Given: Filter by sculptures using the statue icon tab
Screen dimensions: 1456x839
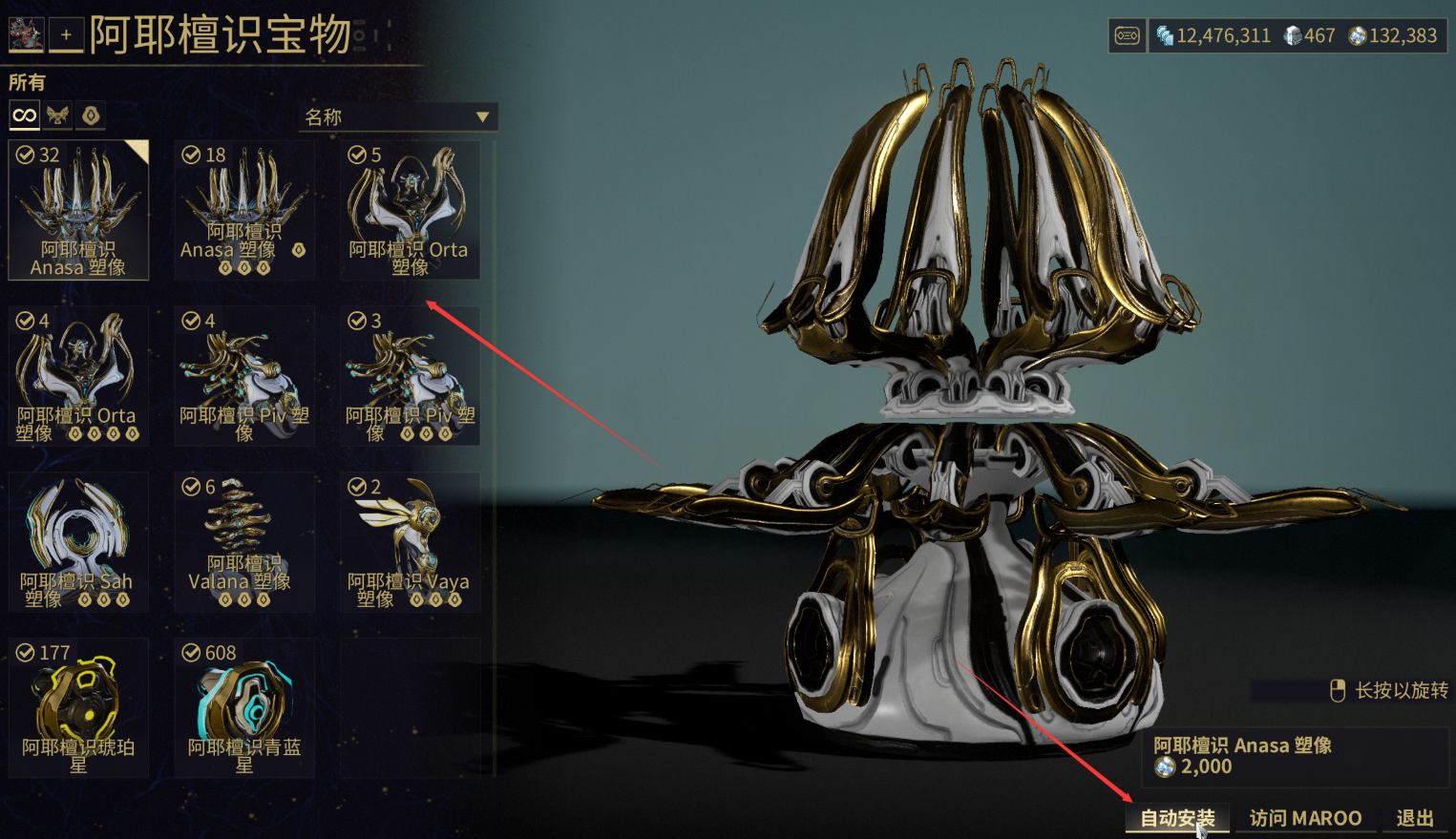Looking at the screenshot, I should tap(57, 115).
